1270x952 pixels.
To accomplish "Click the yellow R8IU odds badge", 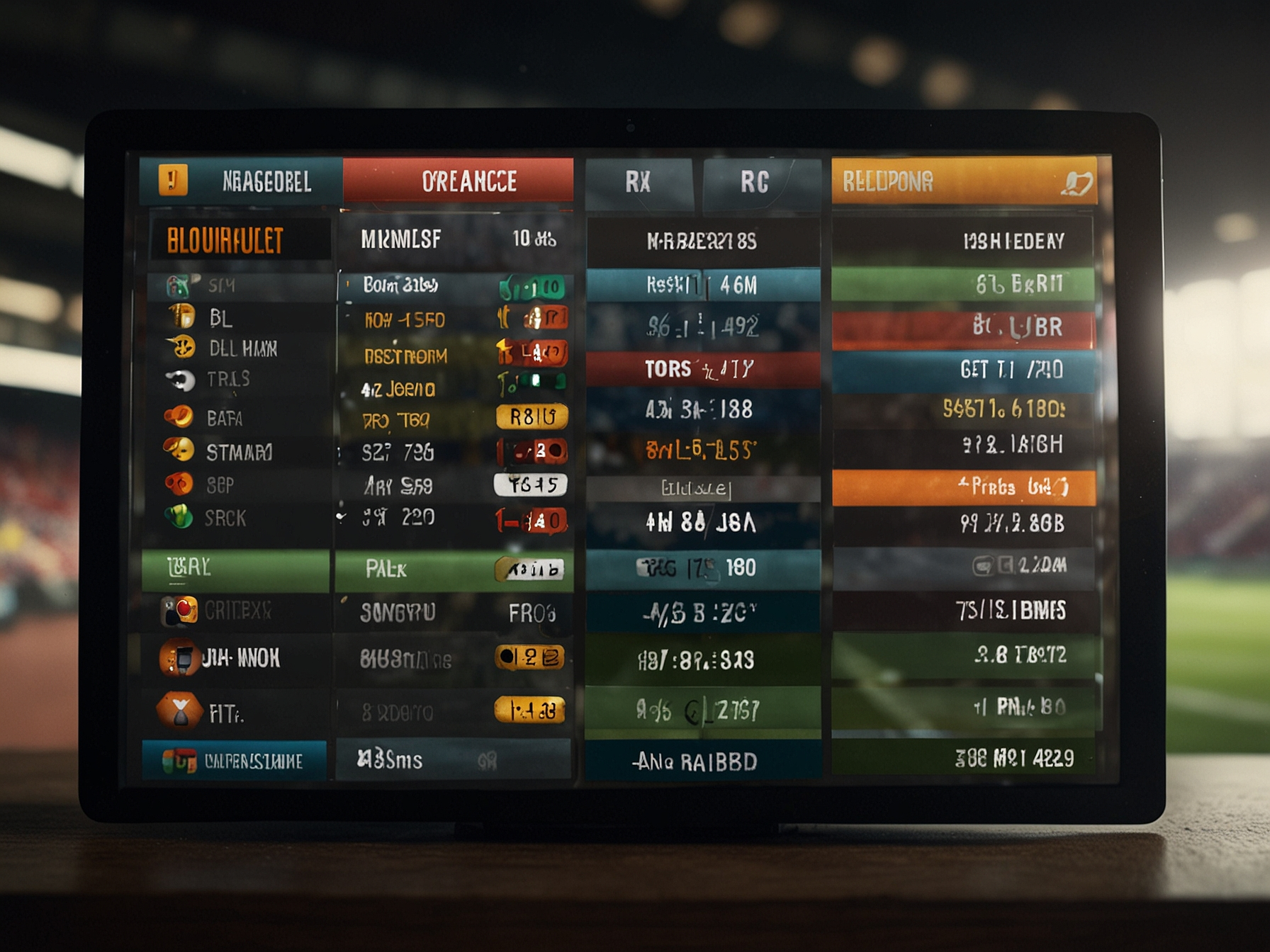I will click(532, 416).
